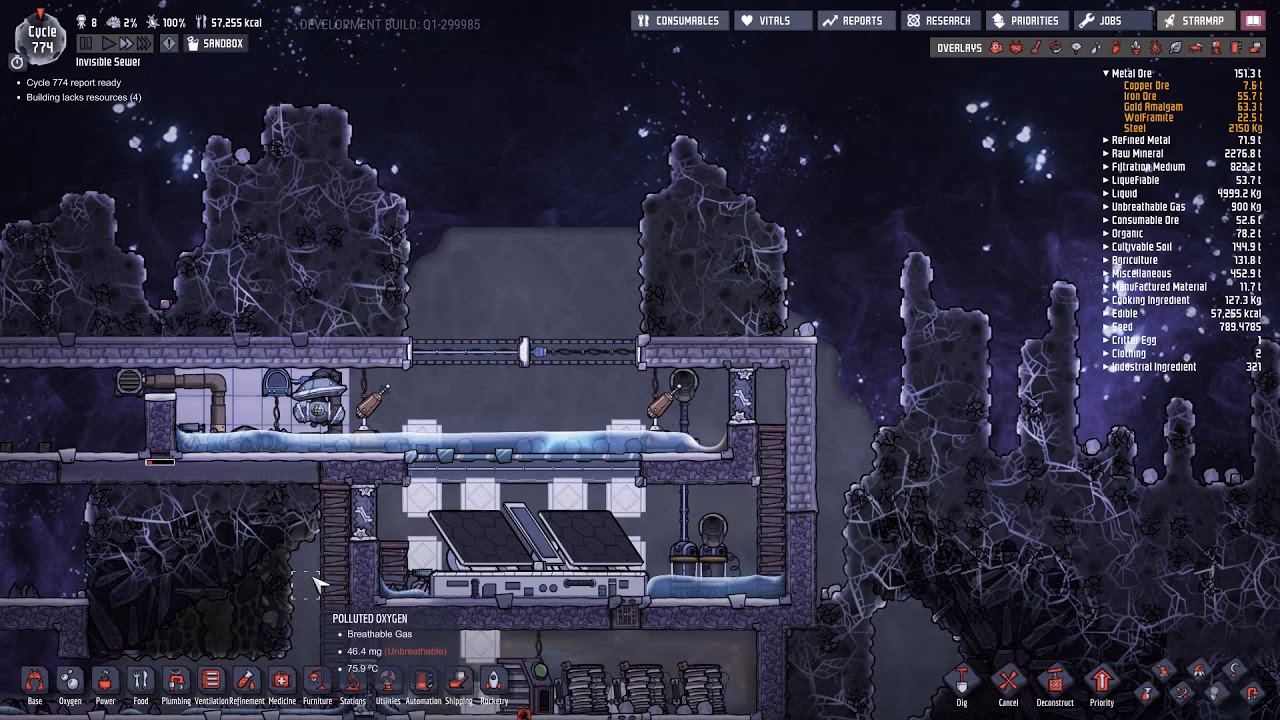
Task: Open the Consumables screen
Action: pyautogui.click(x=680, y=20)
